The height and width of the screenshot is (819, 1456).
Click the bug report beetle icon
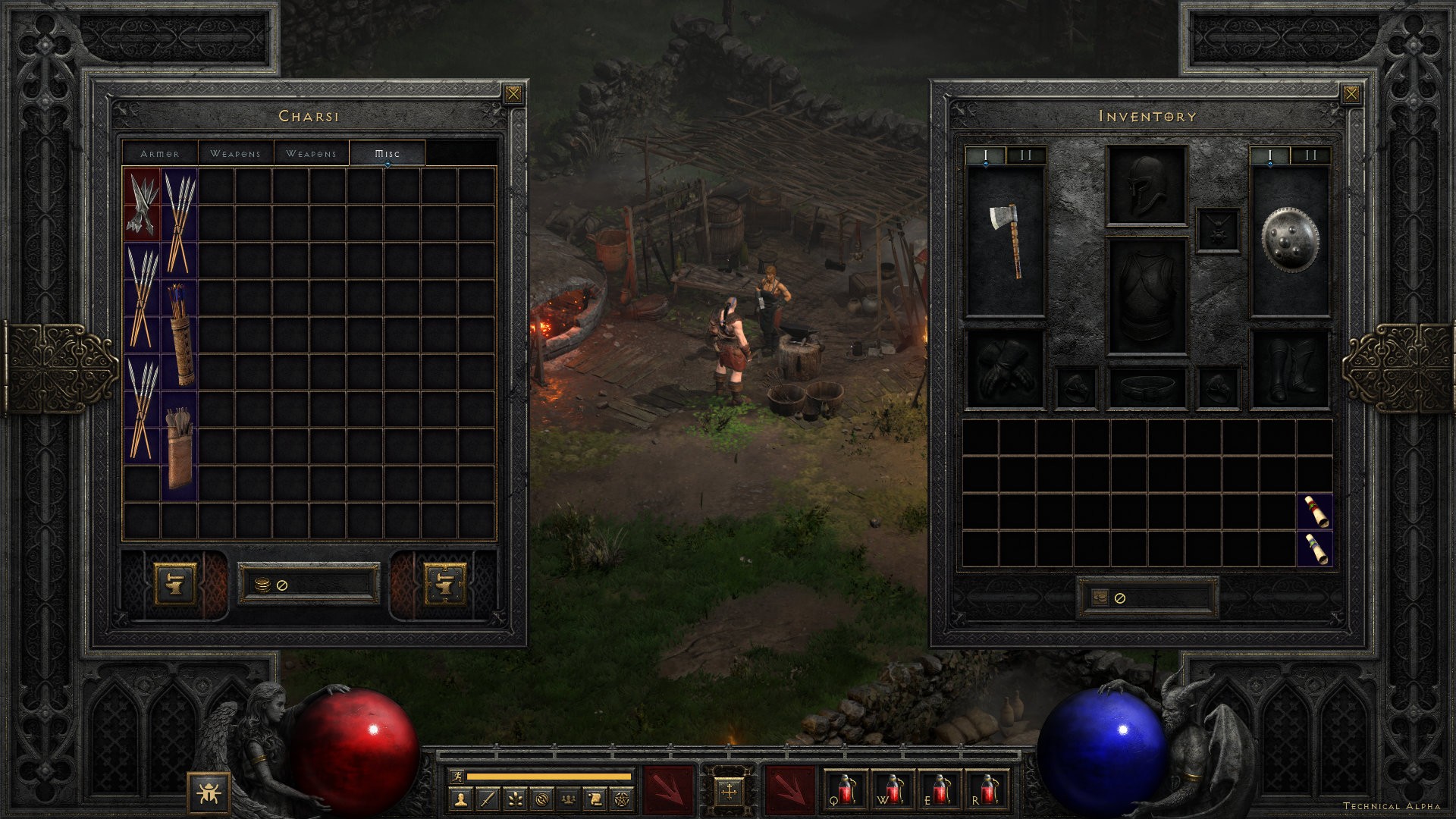coord(208,793)
